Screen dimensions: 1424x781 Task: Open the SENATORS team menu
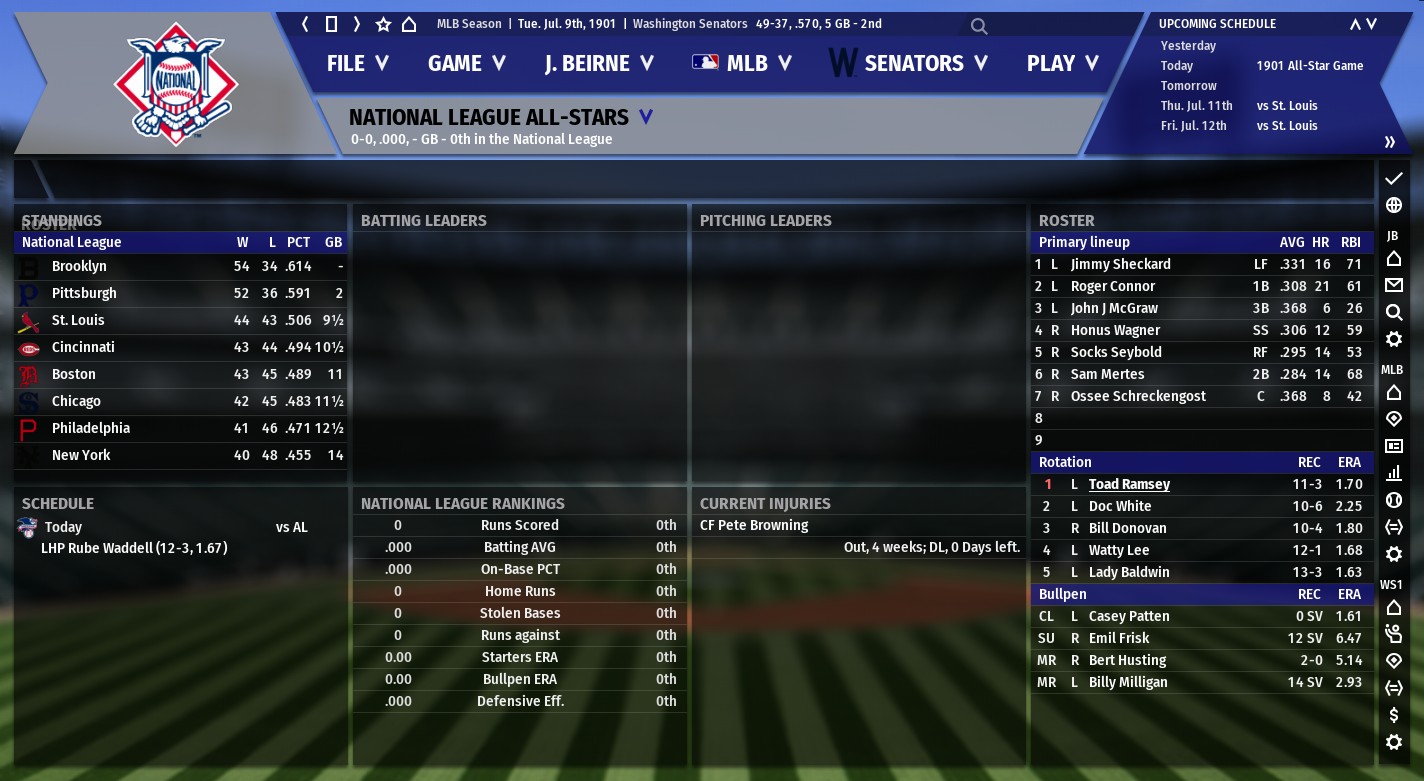tap(909, 63)
